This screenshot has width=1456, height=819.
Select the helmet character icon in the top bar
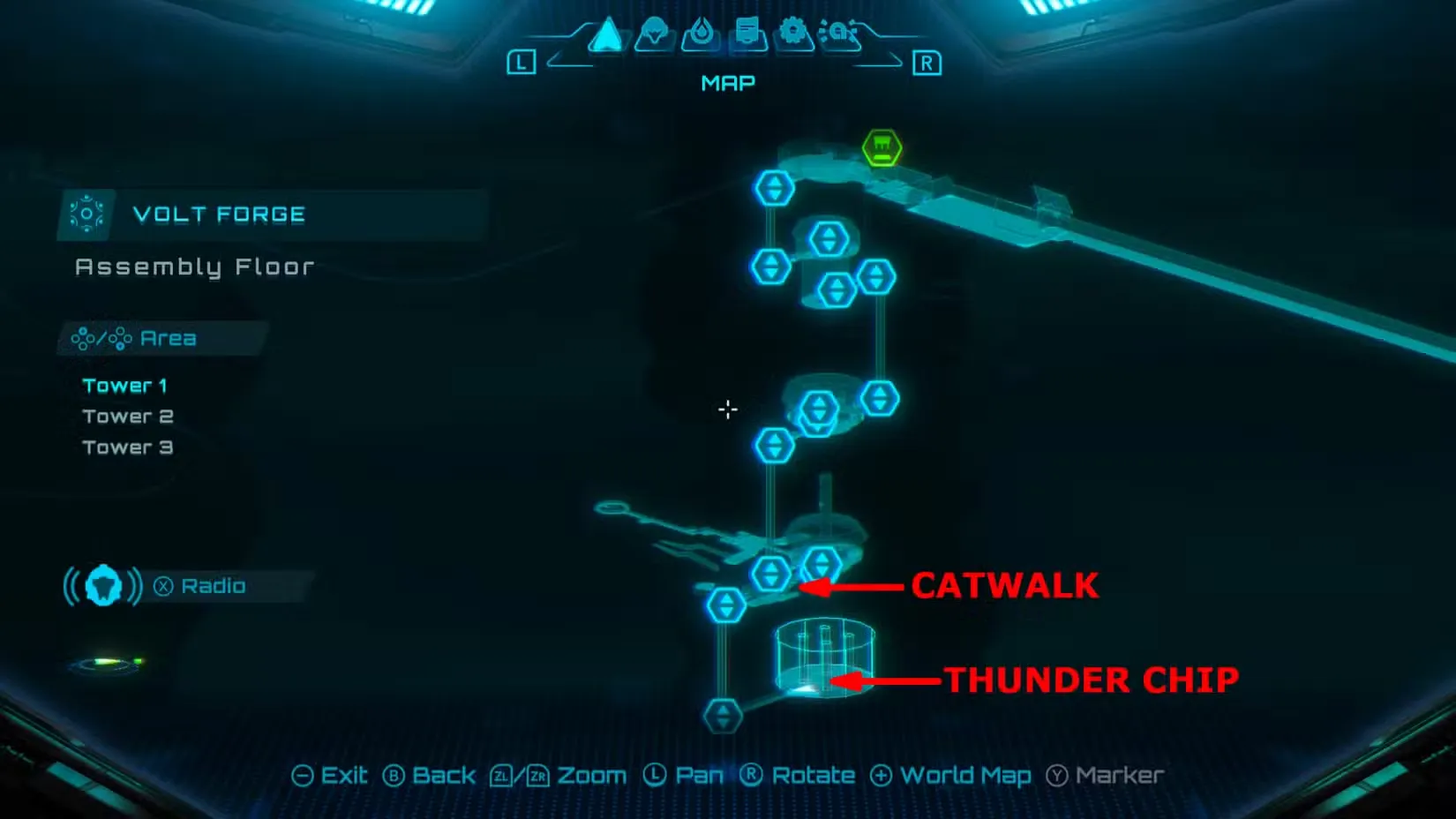pos(653,32)
